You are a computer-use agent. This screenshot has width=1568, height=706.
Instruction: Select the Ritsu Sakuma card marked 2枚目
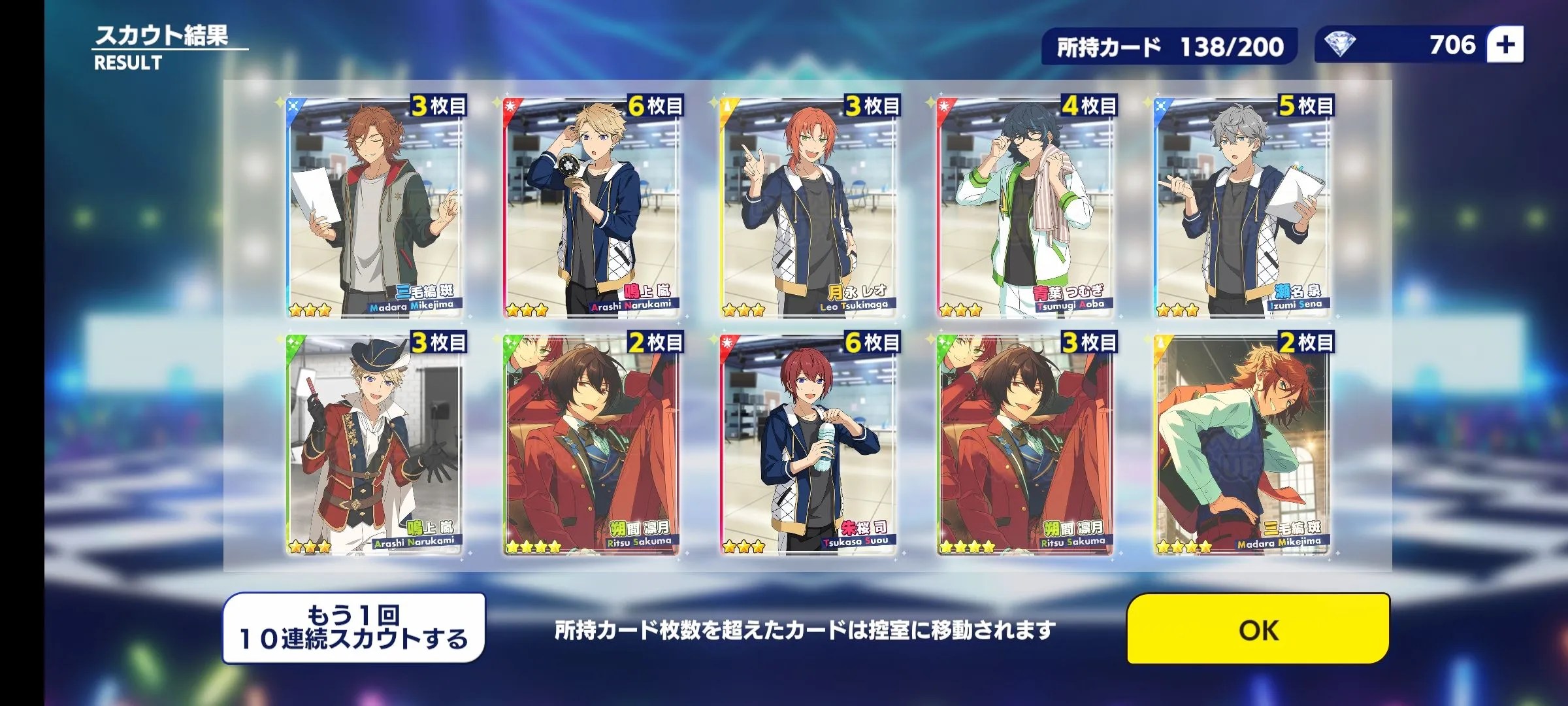592,445
